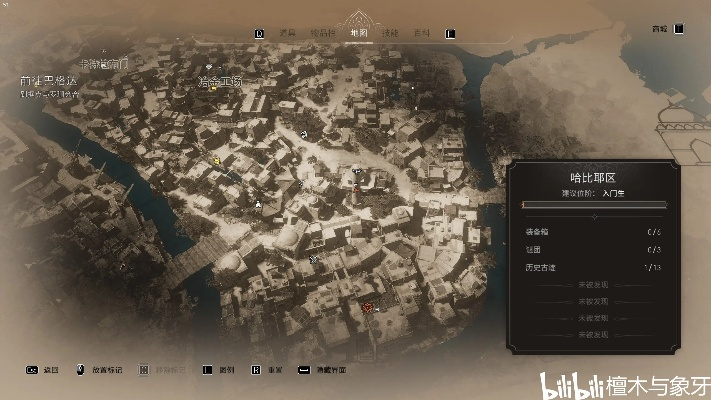711x400 pixels.
Task: Click the 返回 (Back) button
Action: (x=50, y=370)
